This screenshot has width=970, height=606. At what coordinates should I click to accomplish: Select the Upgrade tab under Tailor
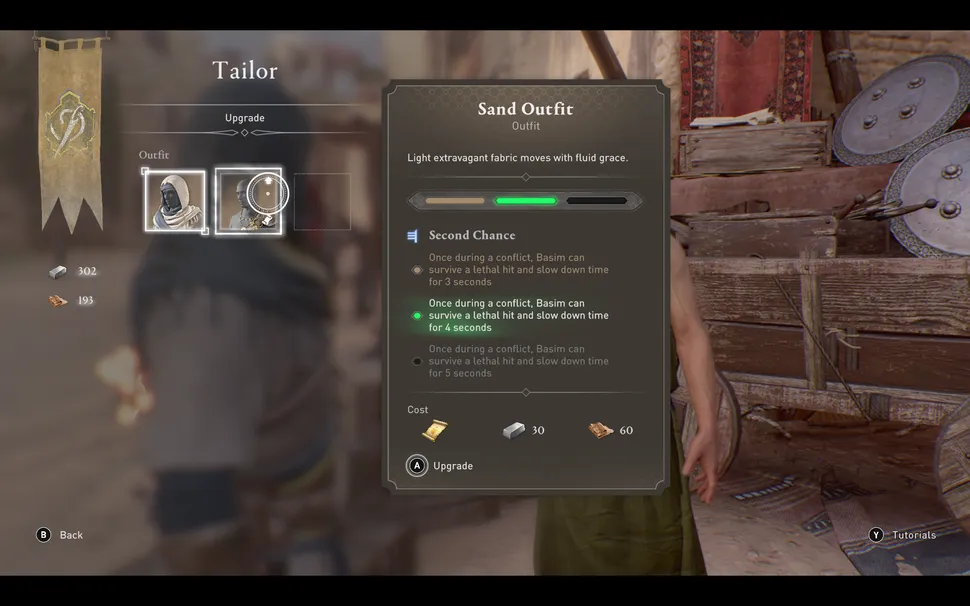tap(245, 118)
